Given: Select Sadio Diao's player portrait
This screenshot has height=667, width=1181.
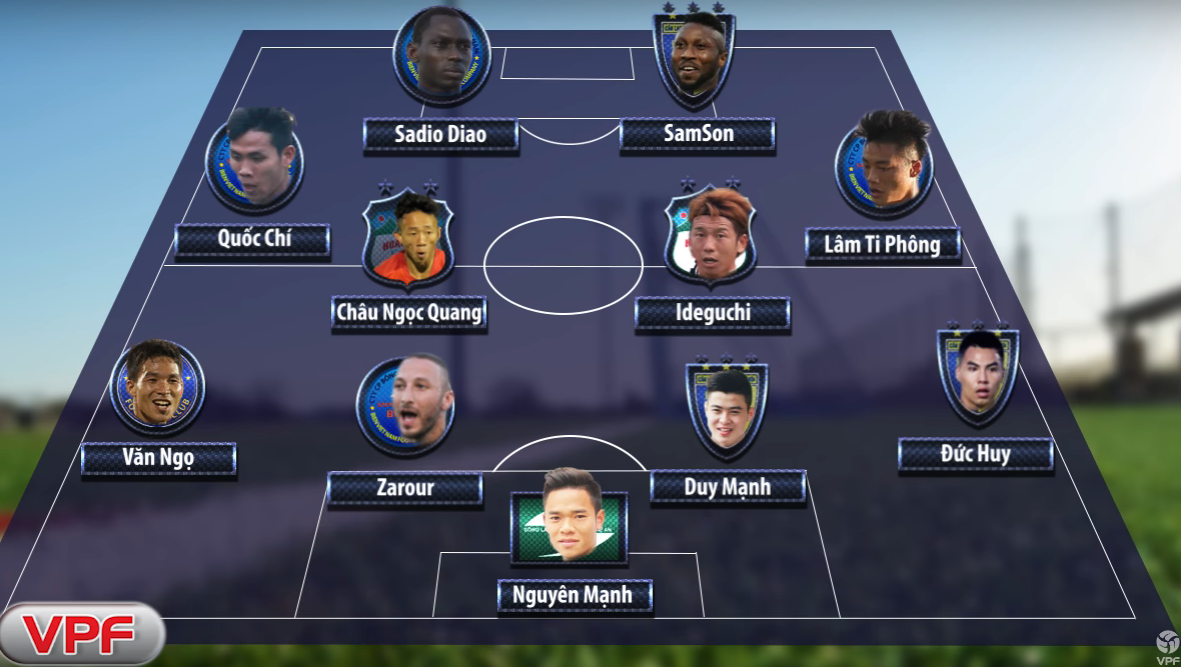Looking at the screenshot, I should pyautogui.click(x=441, y=57).
